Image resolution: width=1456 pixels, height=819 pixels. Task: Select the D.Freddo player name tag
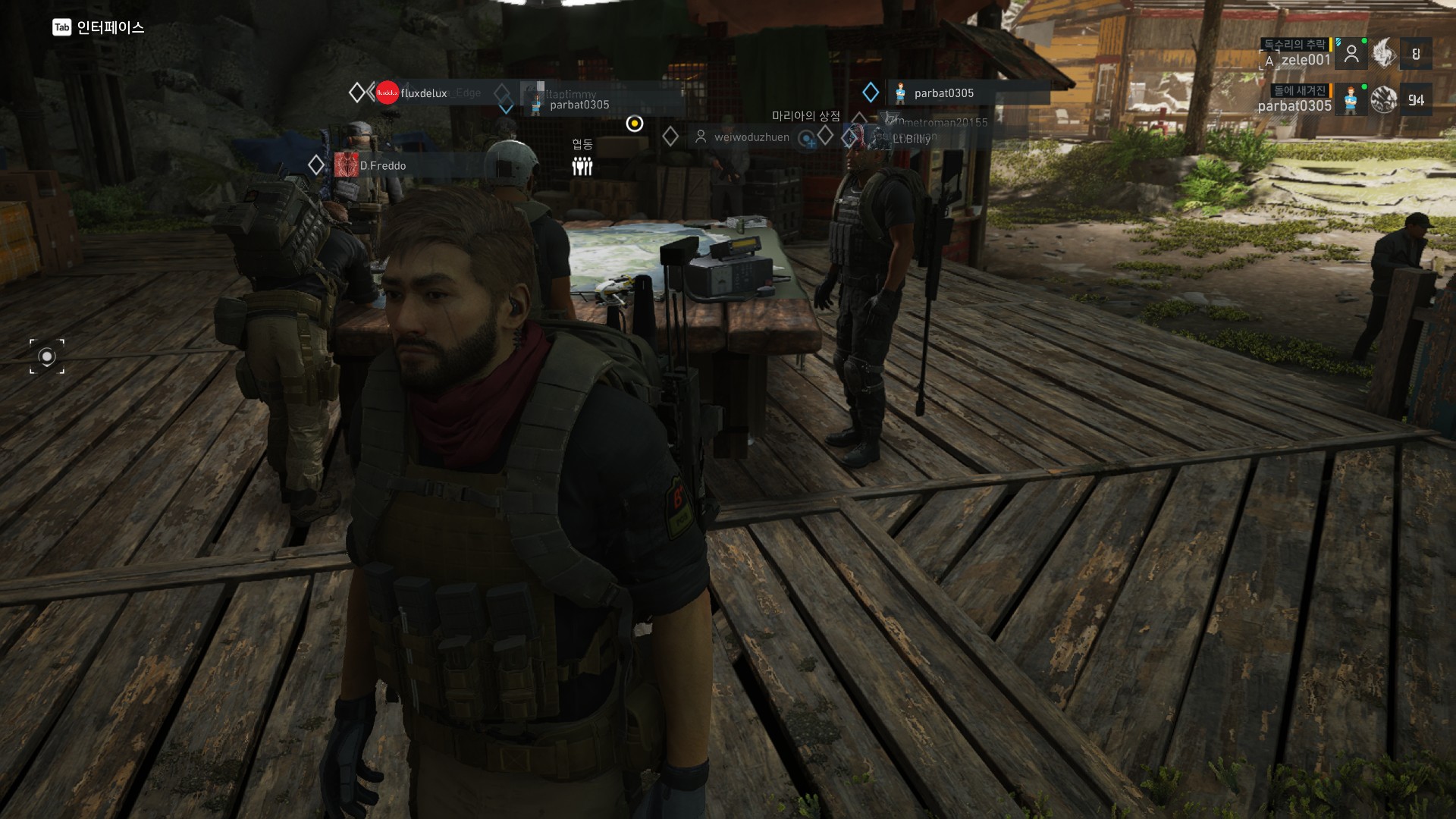click(382, 165)
